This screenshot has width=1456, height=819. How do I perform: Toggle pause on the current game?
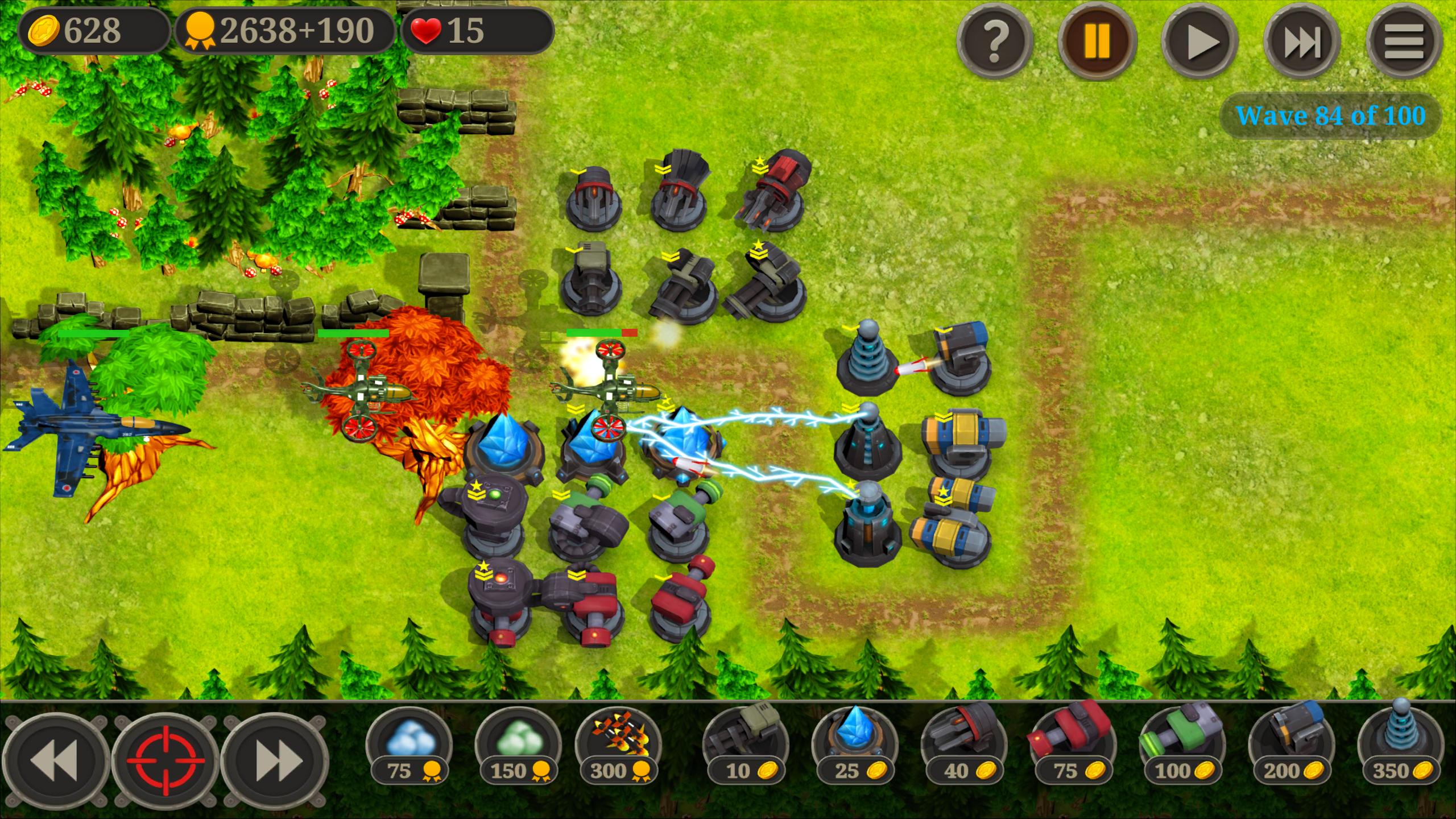pyautogui.click(x=1098, y=40)
